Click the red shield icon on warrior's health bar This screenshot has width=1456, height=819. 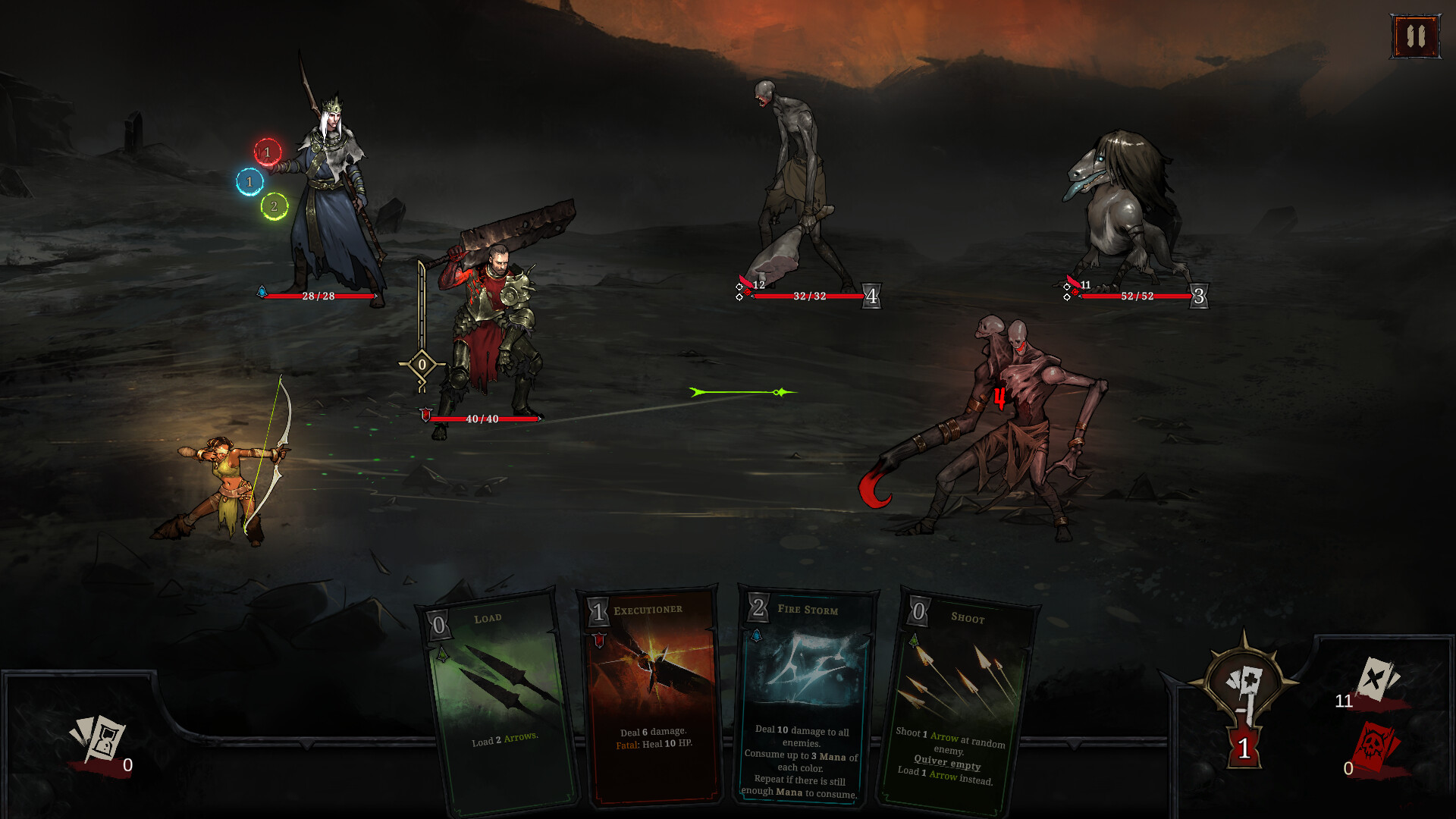coord(425,414)
